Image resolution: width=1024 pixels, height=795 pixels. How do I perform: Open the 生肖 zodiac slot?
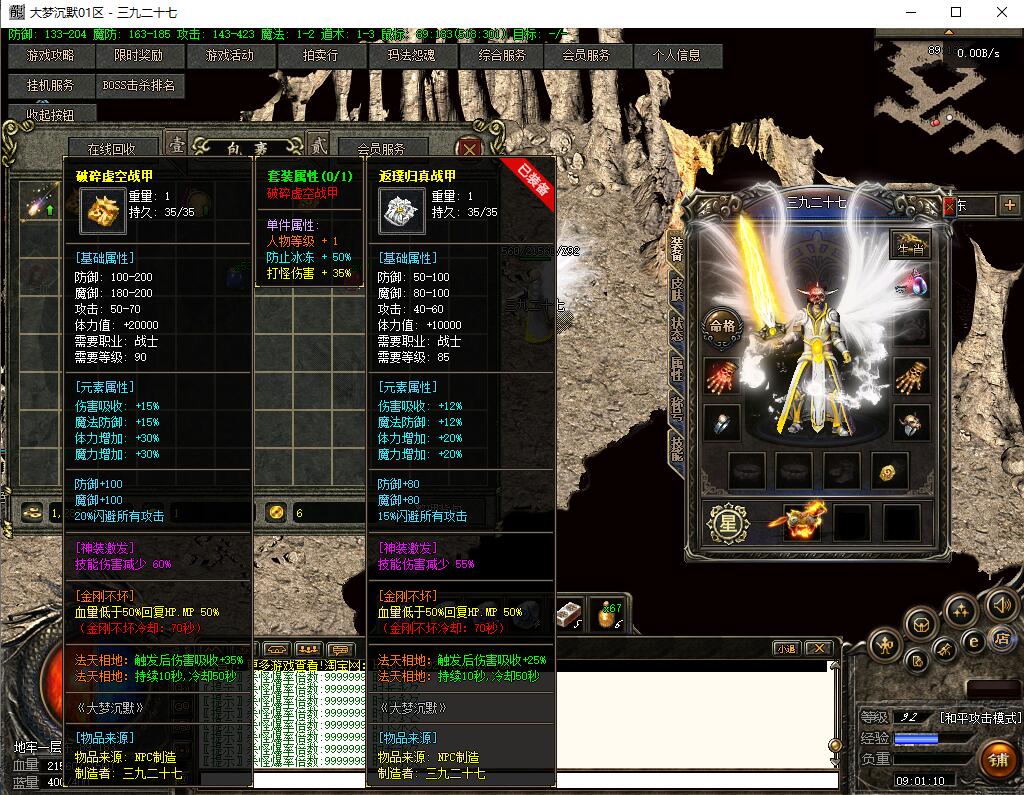pos(910,243)
